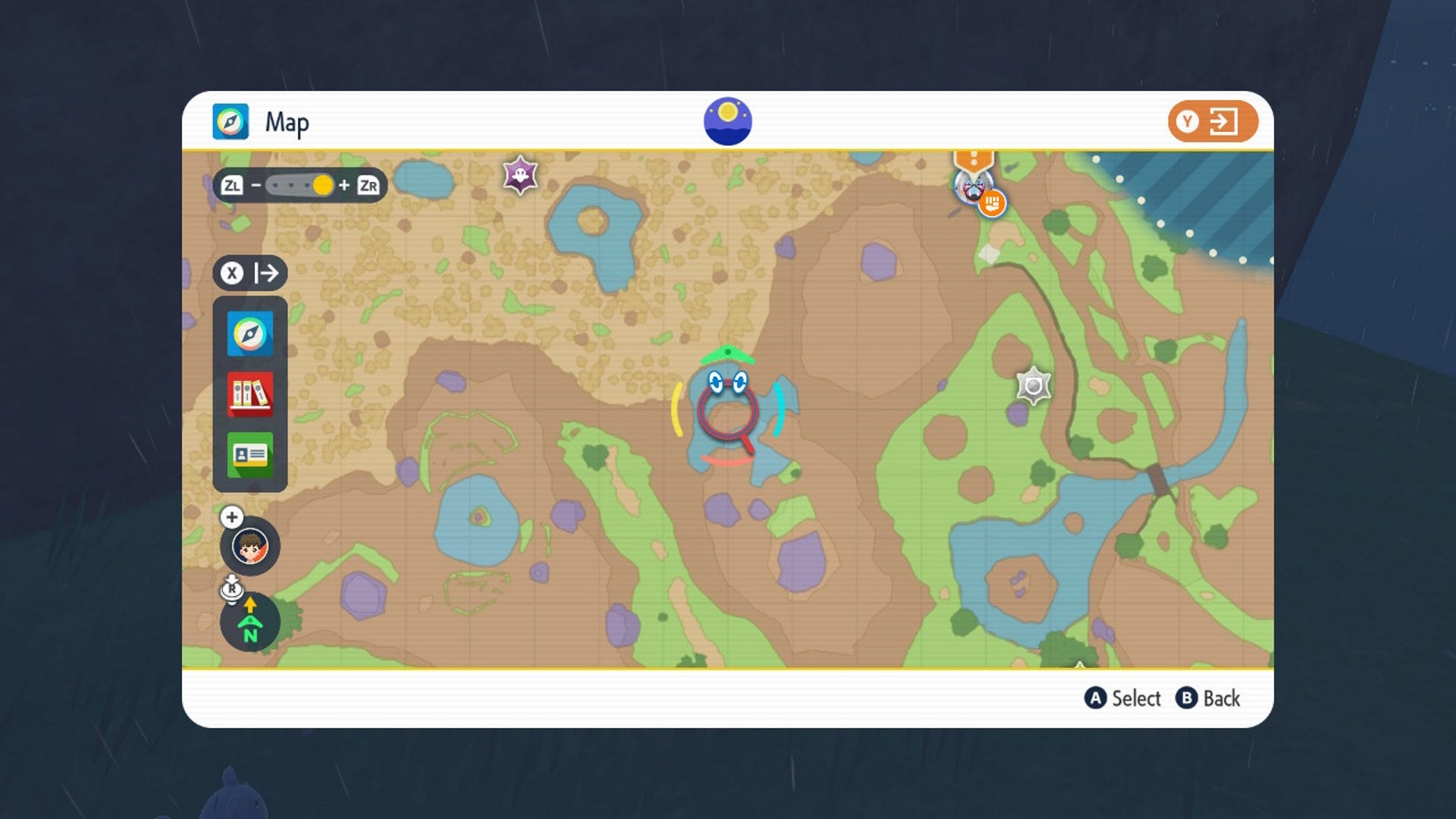Select the player avatar marker icon
This screenshot has width=1456, height=819.
click(250, 548)
